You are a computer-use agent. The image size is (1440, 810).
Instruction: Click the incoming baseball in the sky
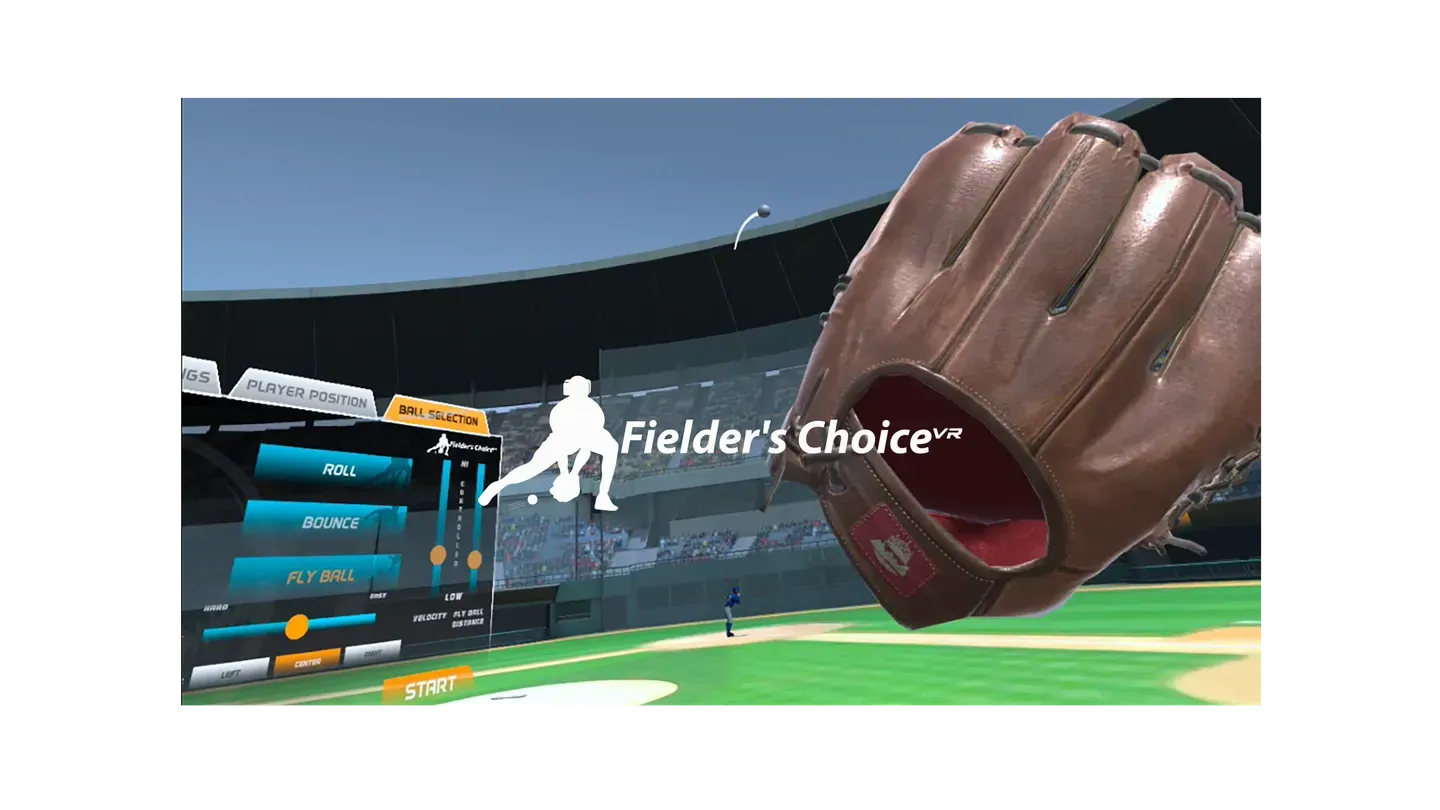(x=764, y=208)
